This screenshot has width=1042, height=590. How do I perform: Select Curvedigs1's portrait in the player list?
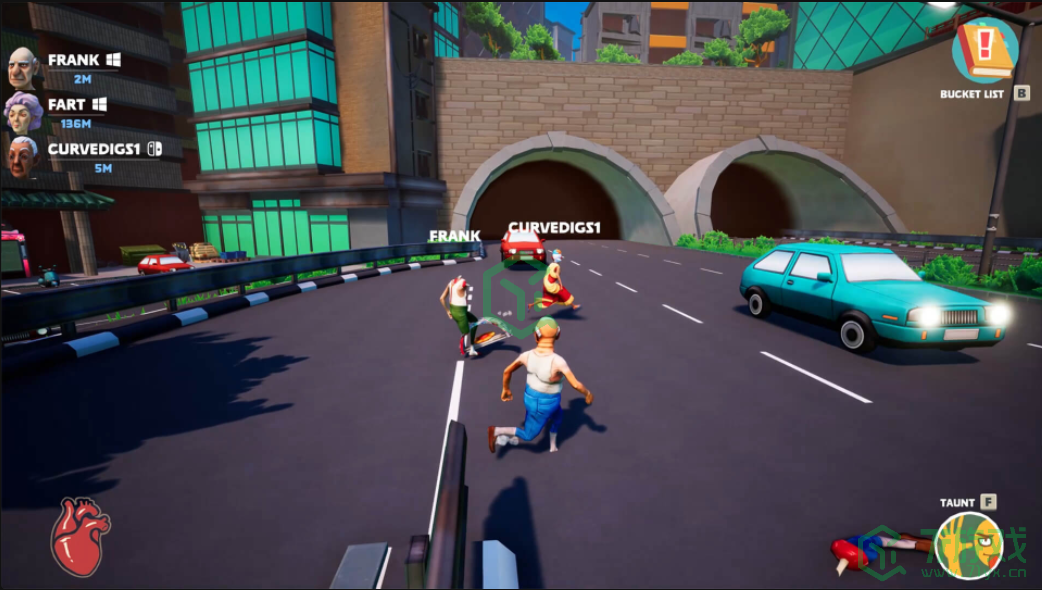23,156
